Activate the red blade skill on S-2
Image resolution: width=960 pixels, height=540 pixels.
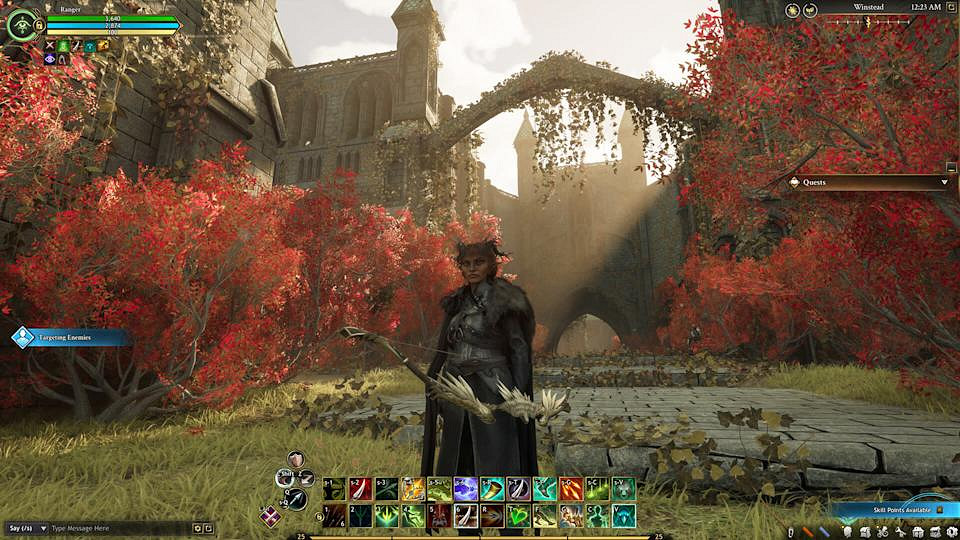[360, 489]
